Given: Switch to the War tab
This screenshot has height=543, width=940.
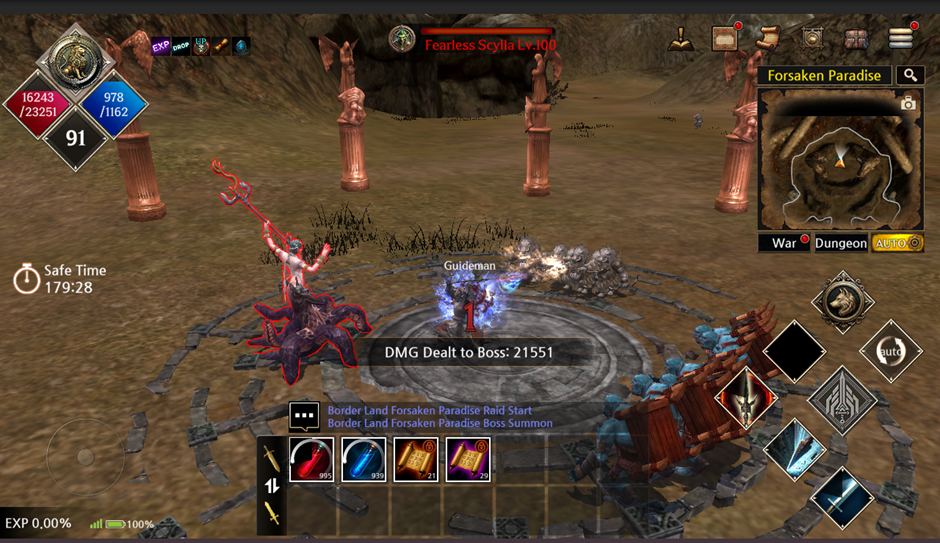Looking at the screenshot, I should (784, 243).
